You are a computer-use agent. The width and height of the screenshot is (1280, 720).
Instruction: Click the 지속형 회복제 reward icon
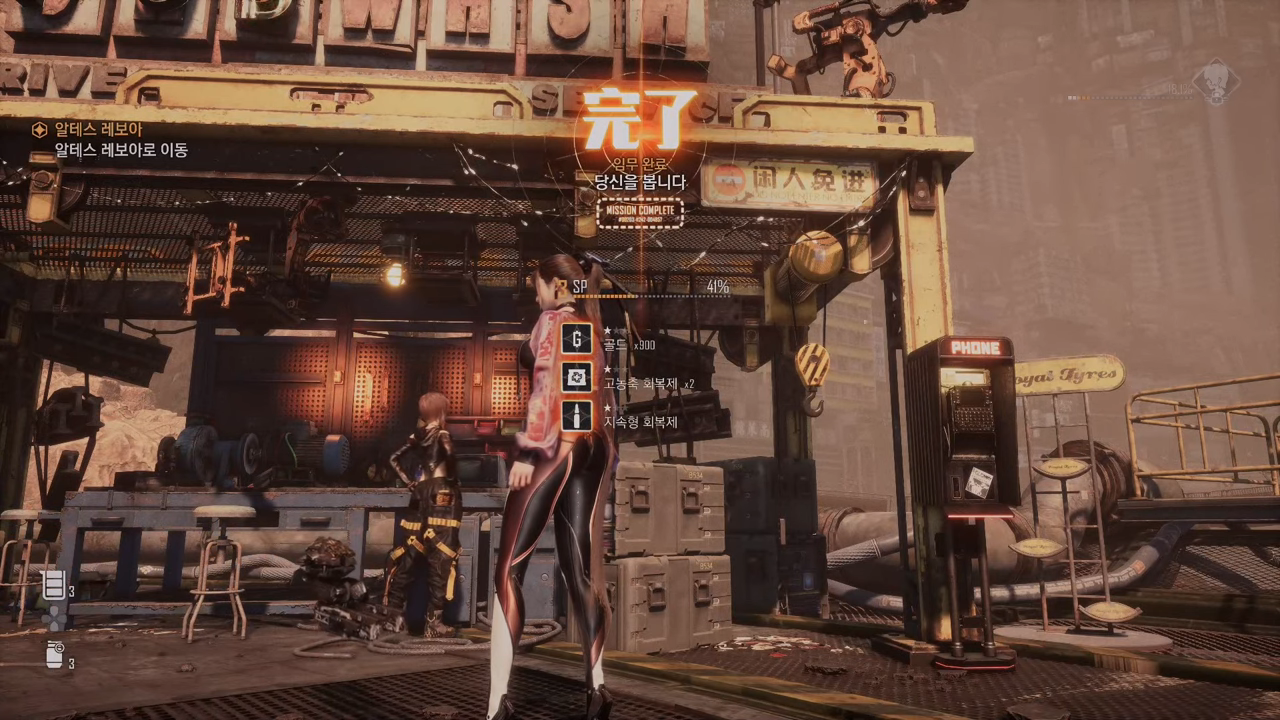coord(576,415)
